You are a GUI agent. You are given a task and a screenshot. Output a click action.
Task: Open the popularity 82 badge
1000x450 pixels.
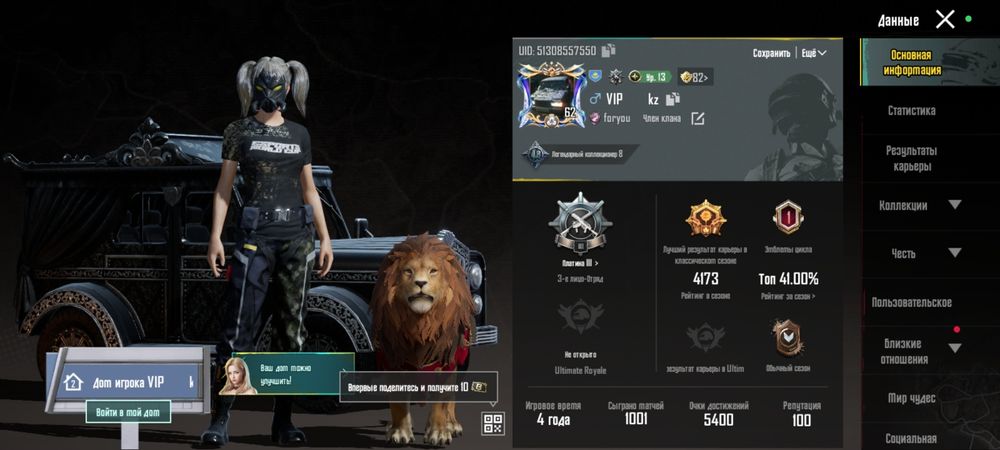[x=694, y=77]
